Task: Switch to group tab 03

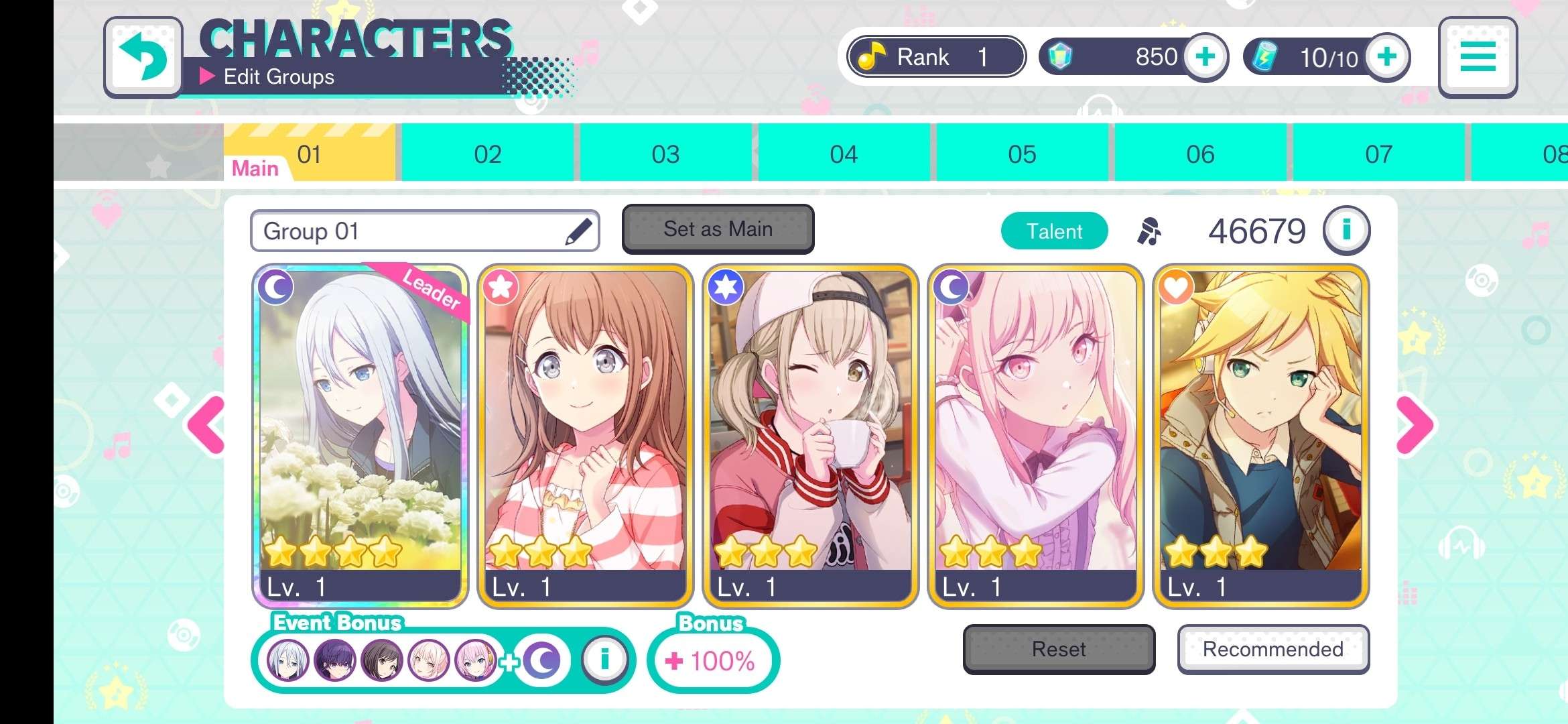Action: click(665, 154)
